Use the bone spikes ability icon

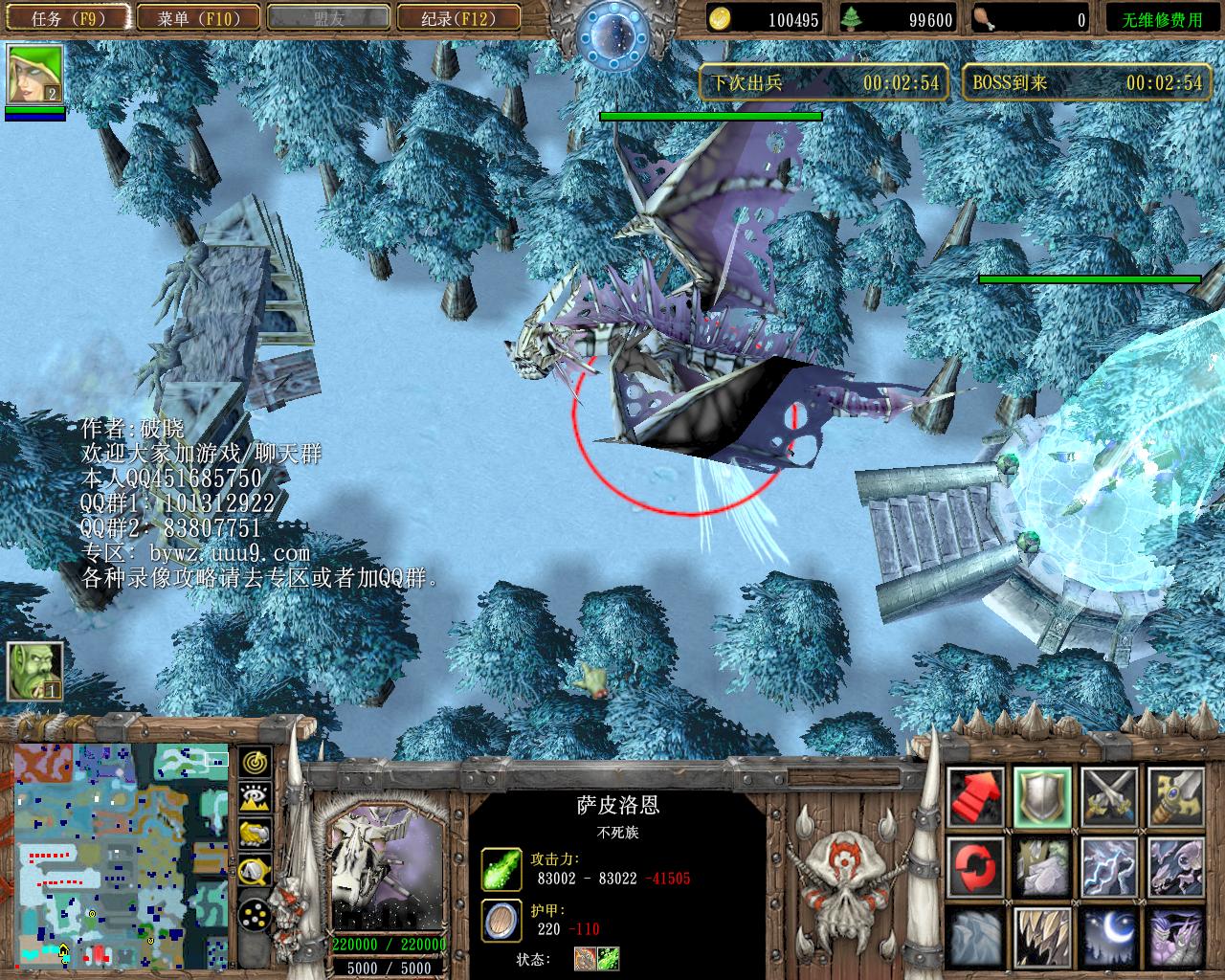[1042, 936]
